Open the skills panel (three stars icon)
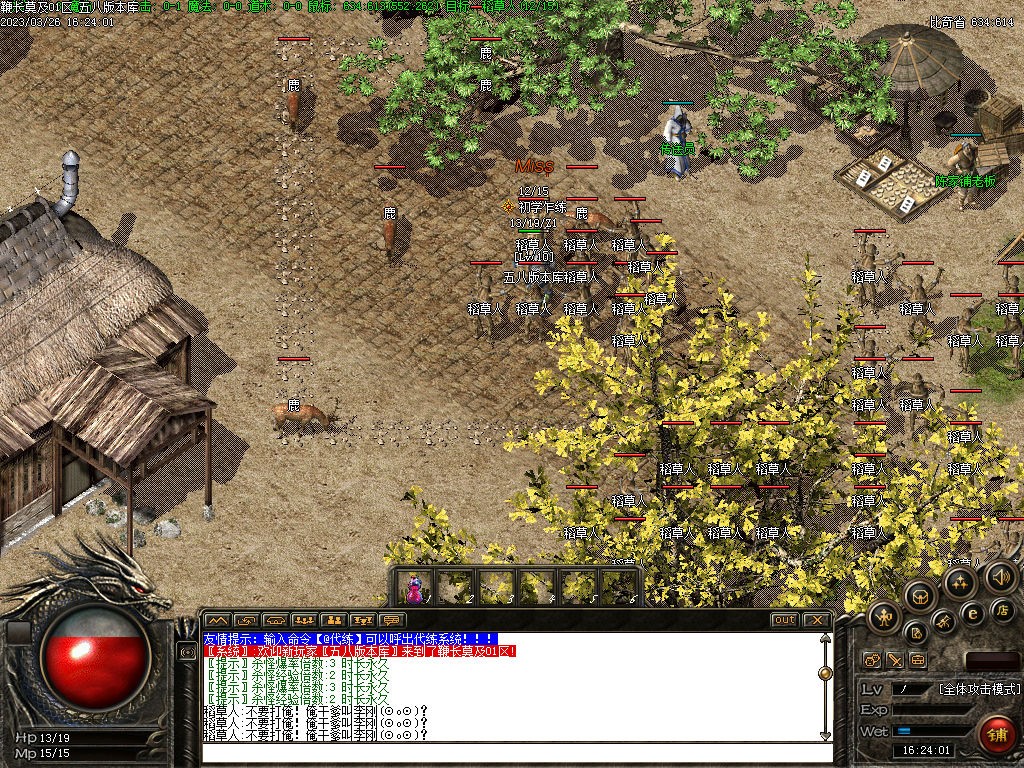The width and height of the screenshot is (1024, 768). (x=961, y=582)
